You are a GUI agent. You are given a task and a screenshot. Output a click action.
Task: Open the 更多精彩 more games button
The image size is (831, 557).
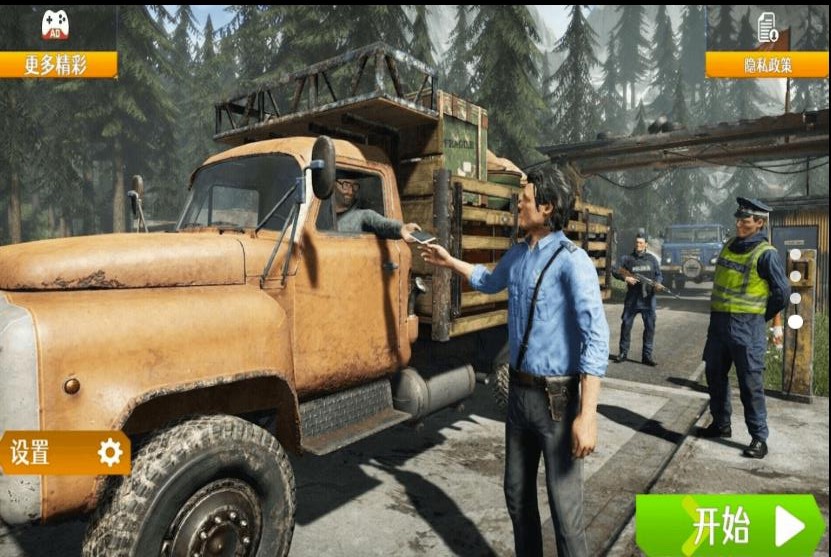[58, 65]
